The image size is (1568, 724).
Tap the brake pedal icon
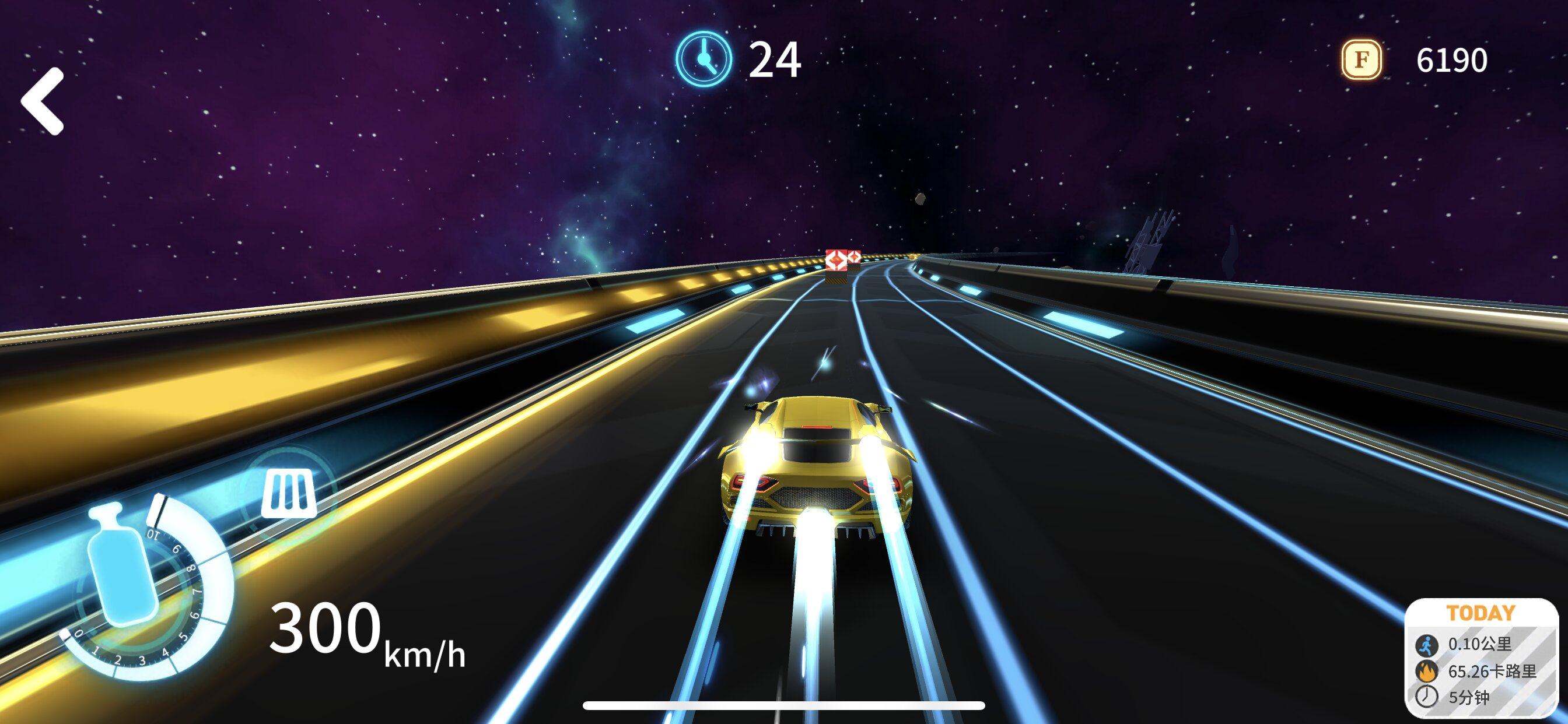pyautogui.click(x=289, y=493)
